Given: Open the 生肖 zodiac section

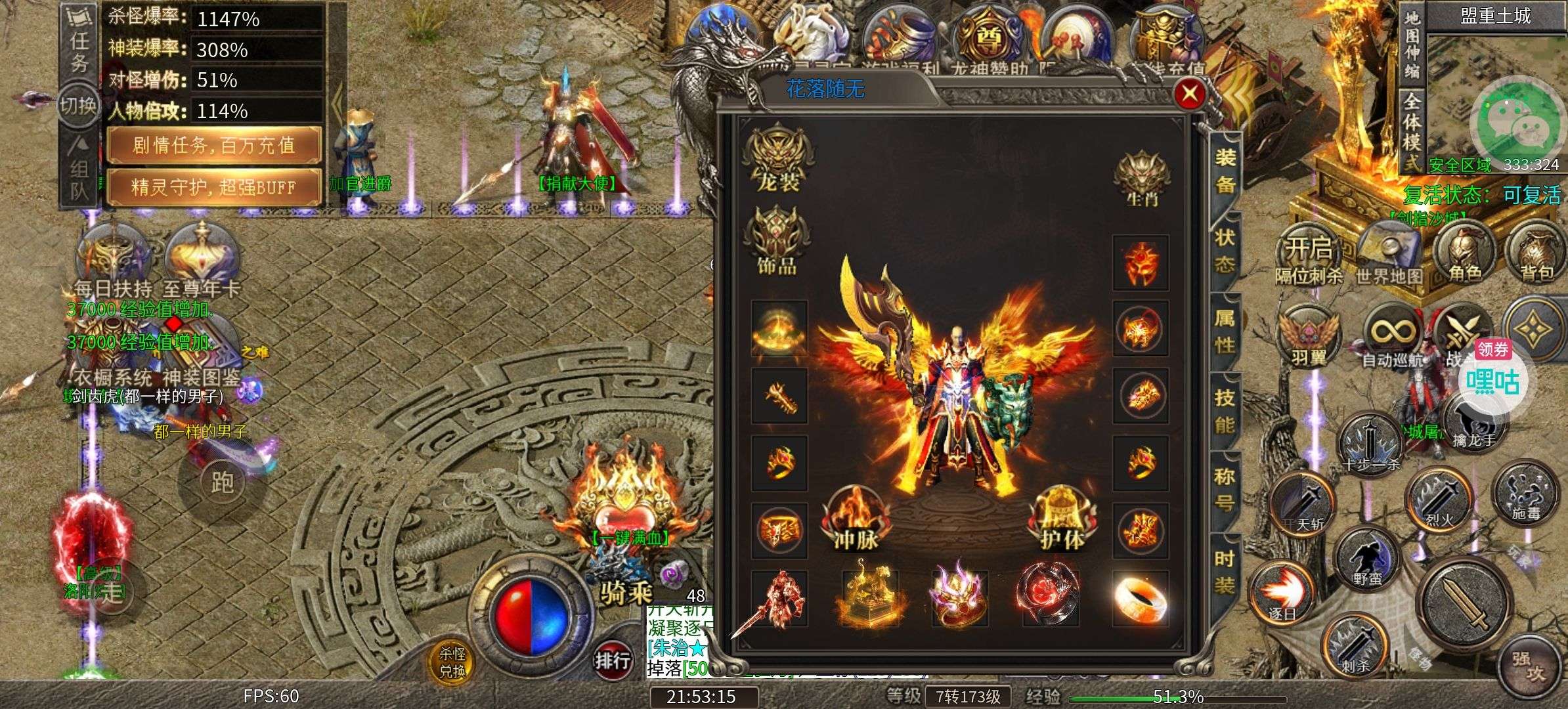Looking at the screenshot, I should [x=1142, y=179].
